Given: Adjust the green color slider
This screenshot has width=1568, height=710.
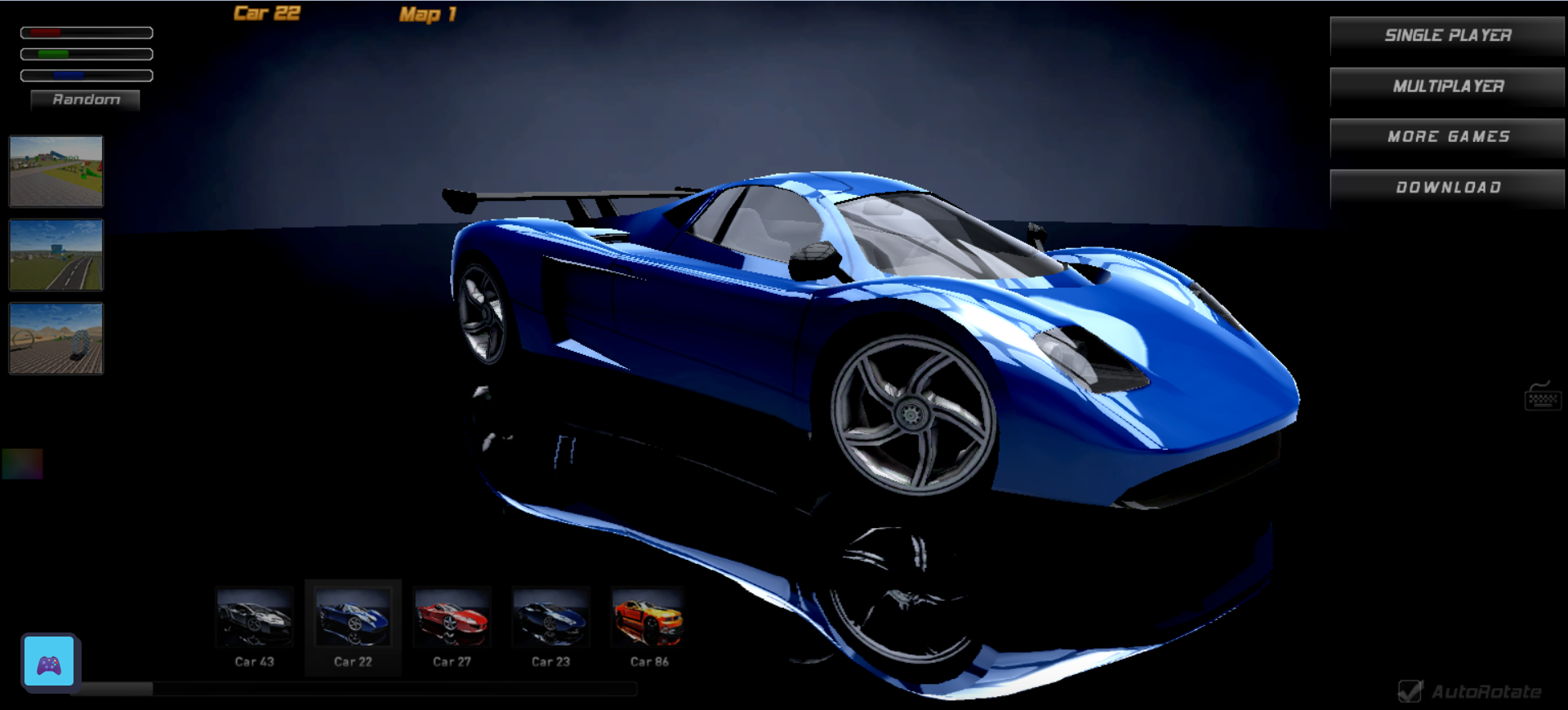Looking at the screenshot, I should pos(86,53).
